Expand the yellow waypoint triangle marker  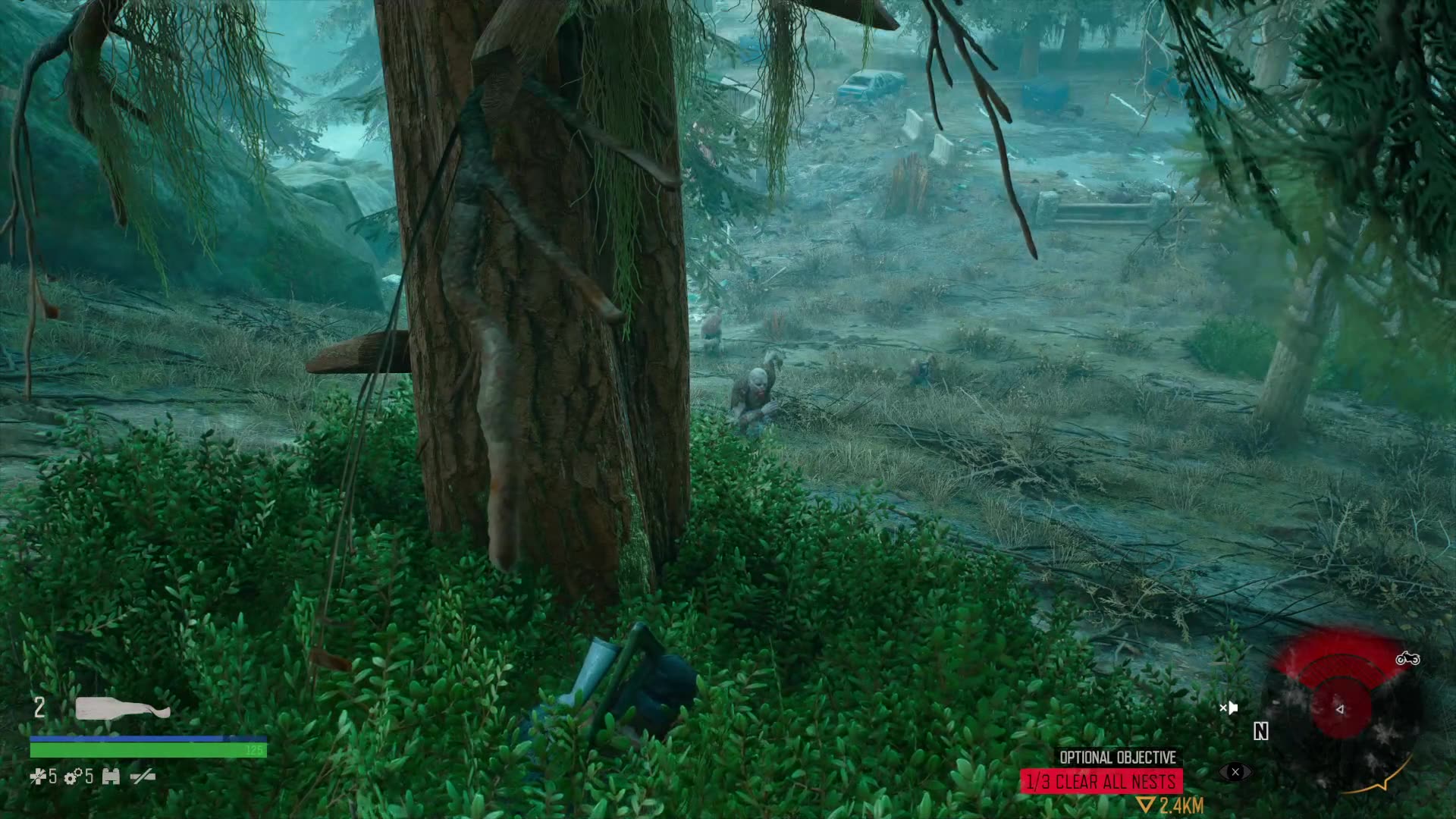click(1145, 805)
